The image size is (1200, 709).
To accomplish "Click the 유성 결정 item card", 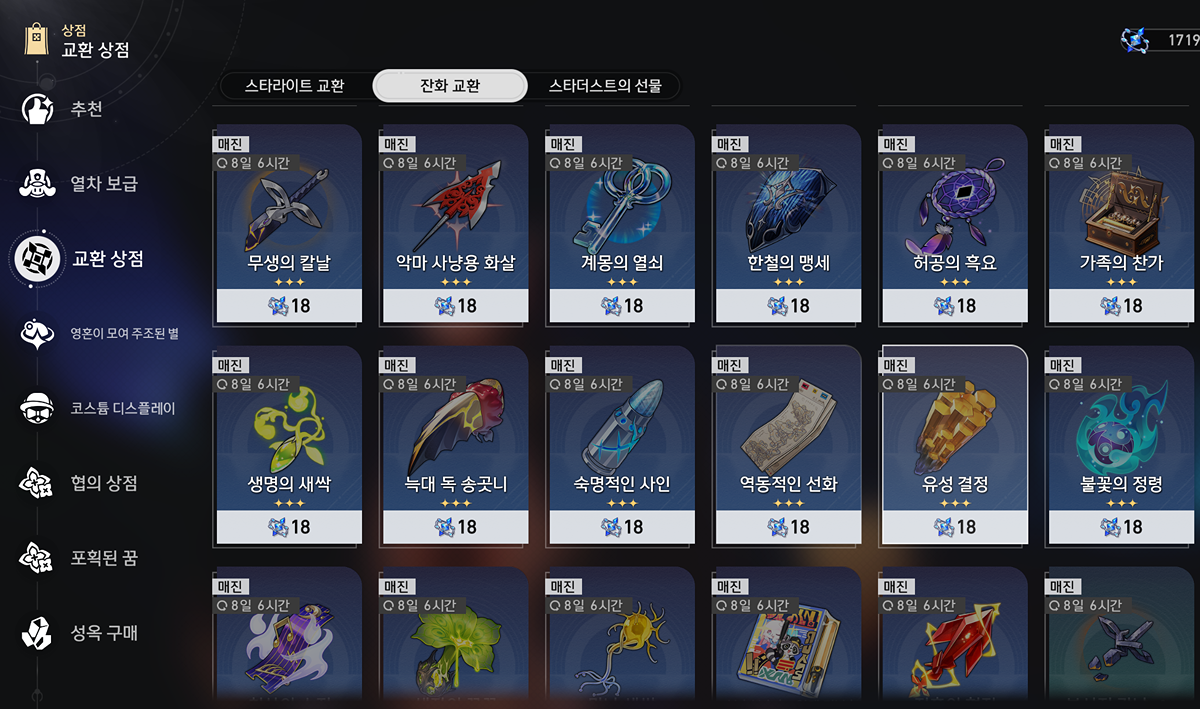I will [954, 445].
